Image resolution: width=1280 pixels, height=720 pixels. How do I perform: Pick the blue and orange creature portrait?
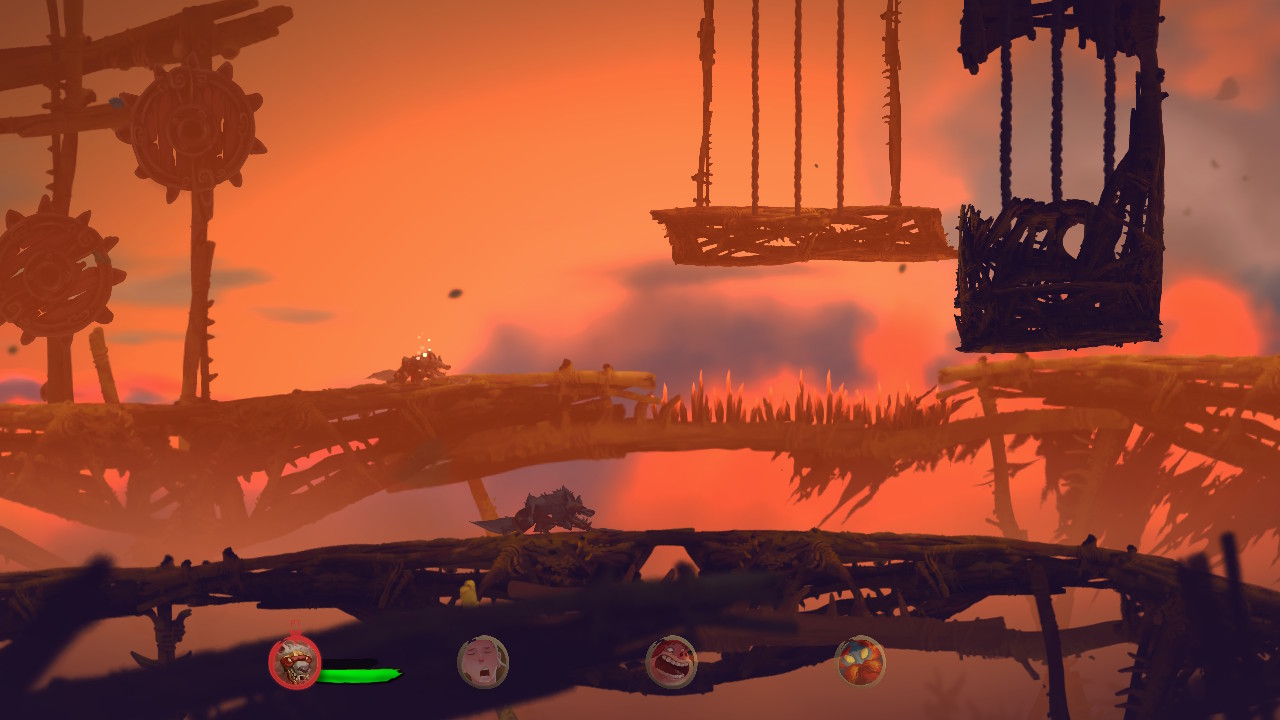pyautogui.click(x=860, y=661)
